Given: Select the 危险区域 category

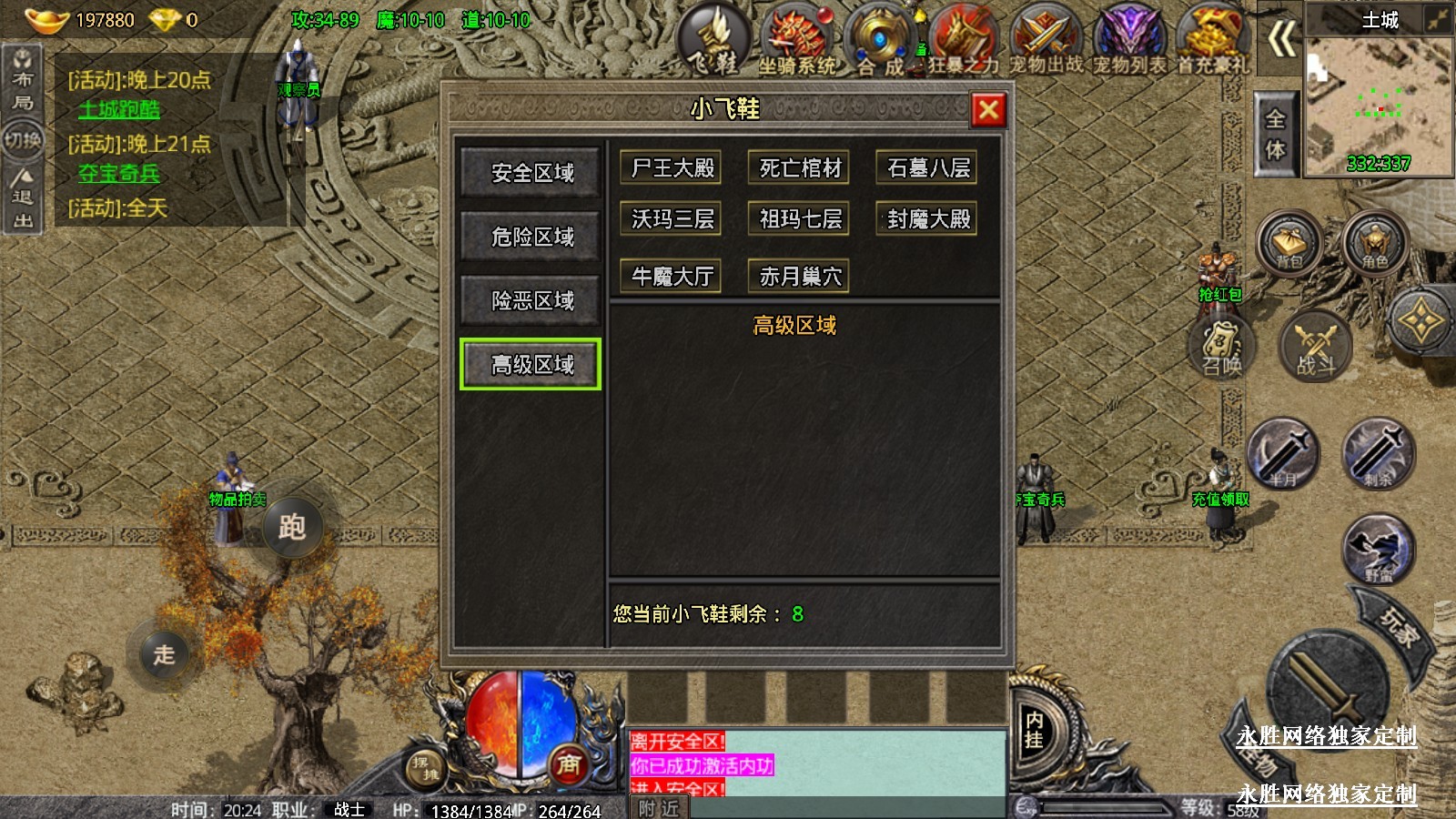Looking at the screenshot, I should 532,237.
